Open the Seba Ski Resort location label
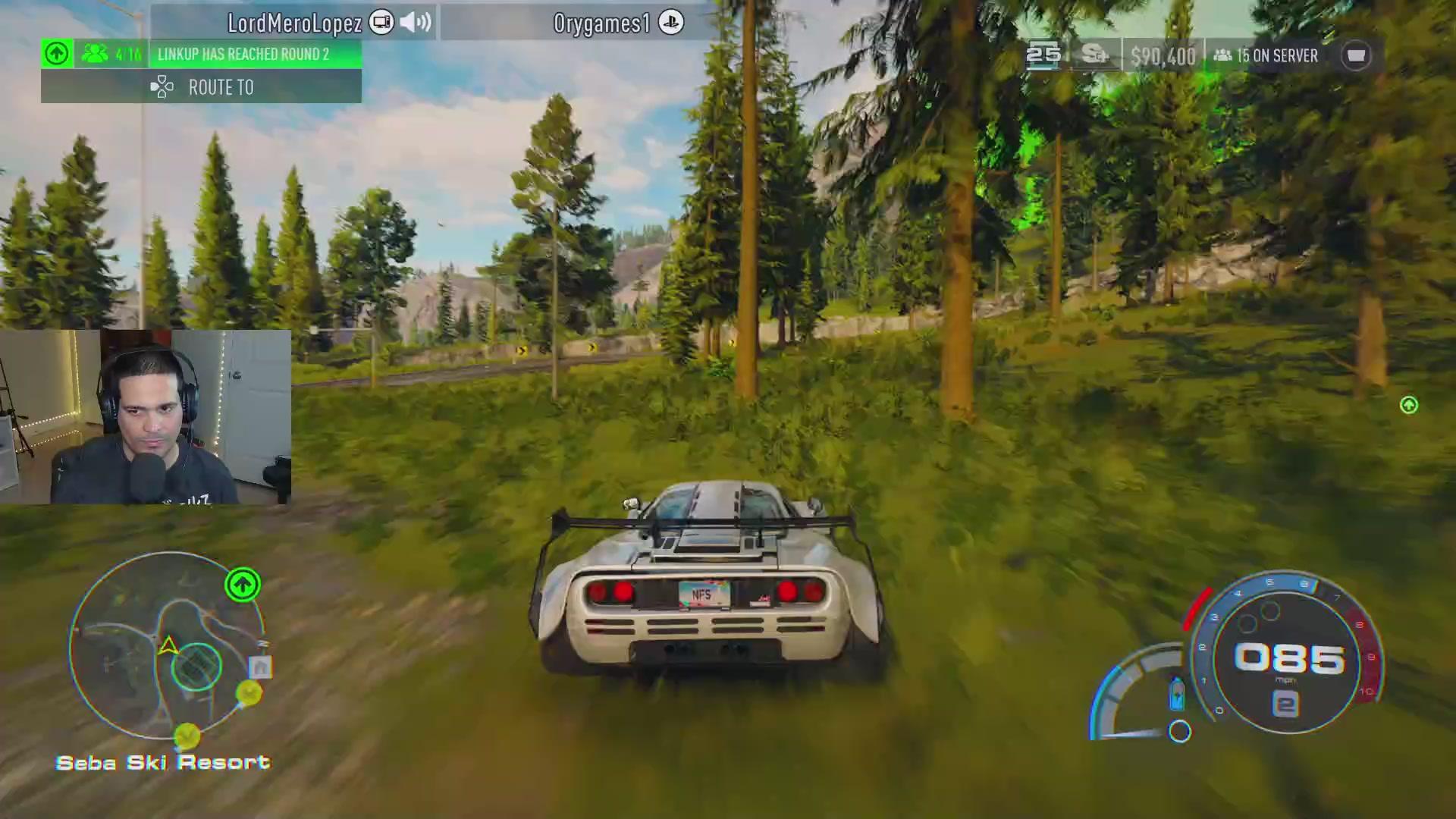The width and height of the screenshot is (1456, 819). tap(163, 762)
